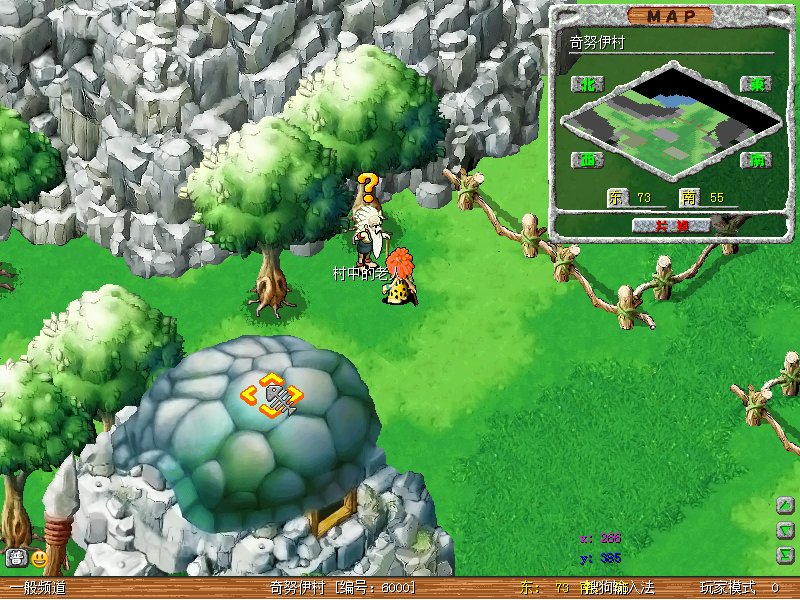The height and width of the screenshot is (600, 800).
Task: Activate the 南 (south) map button
Action: tap(756, 160)
